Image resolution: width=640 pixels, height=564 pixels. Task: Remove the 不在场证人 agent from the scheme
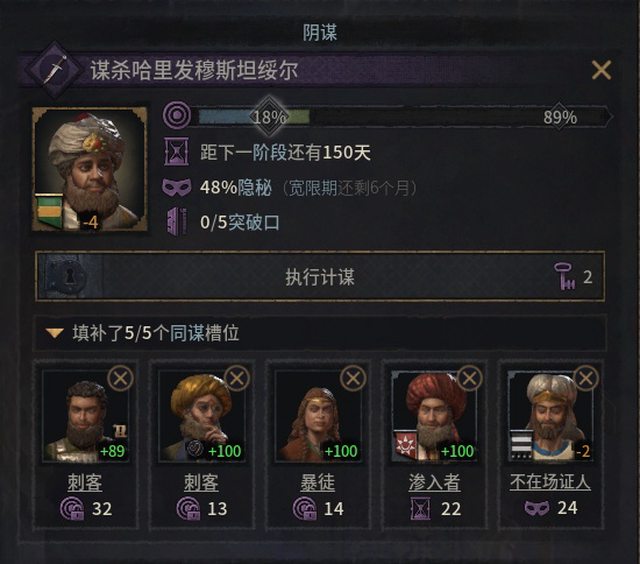click(586, 378)
